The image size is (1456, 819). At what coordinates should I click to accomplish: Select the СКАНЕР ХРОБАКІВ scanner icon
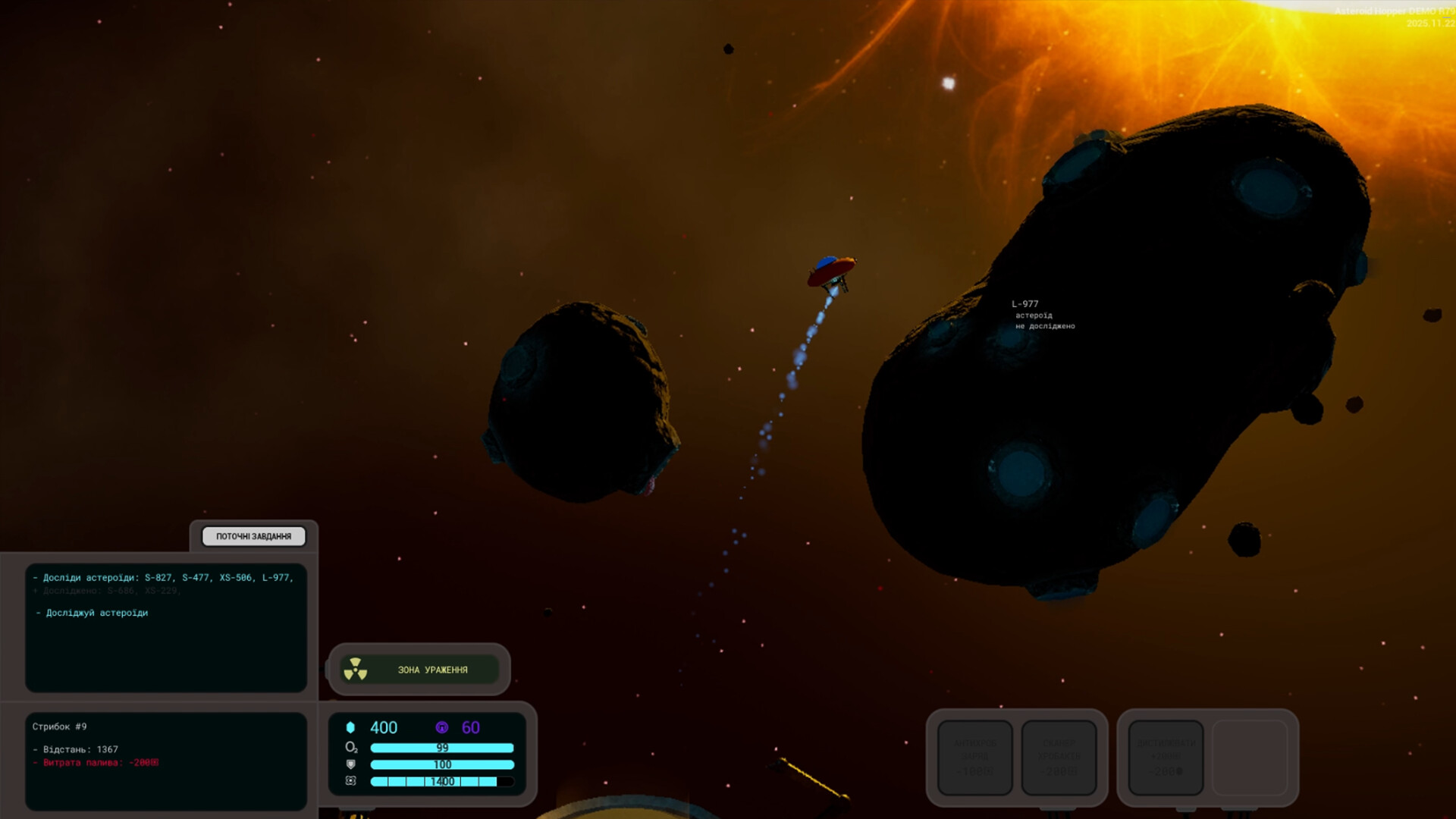click(1059, 758)
